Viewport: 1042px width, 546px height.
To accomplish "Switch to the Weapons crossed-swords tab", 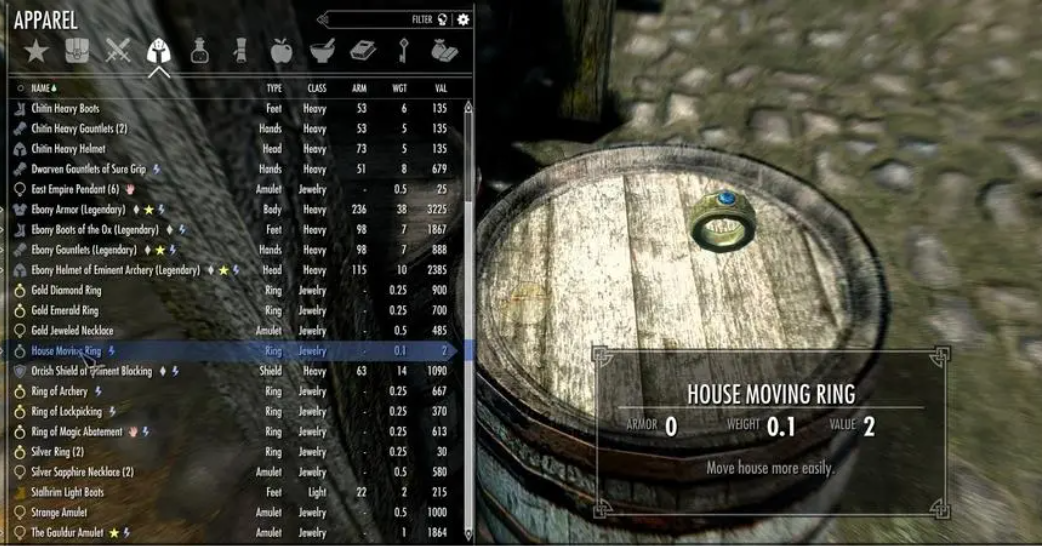I will click(x=118, y=50).
